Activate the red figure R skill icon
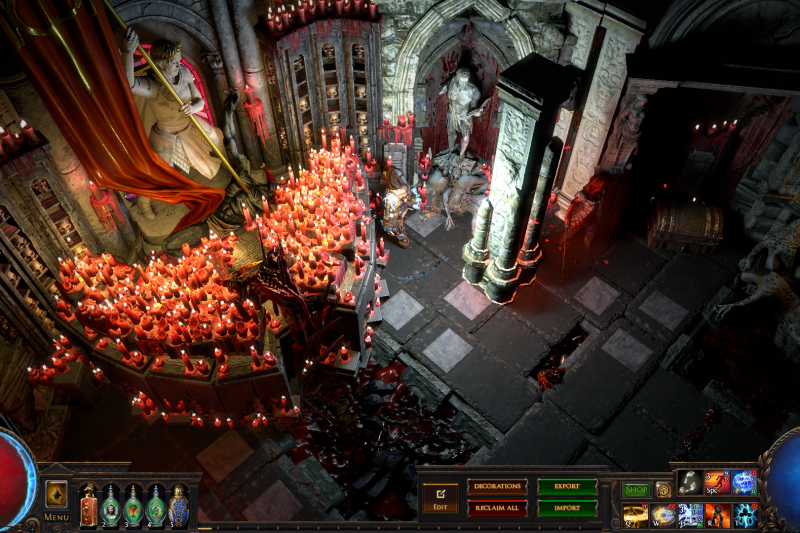 coord(717,515)
